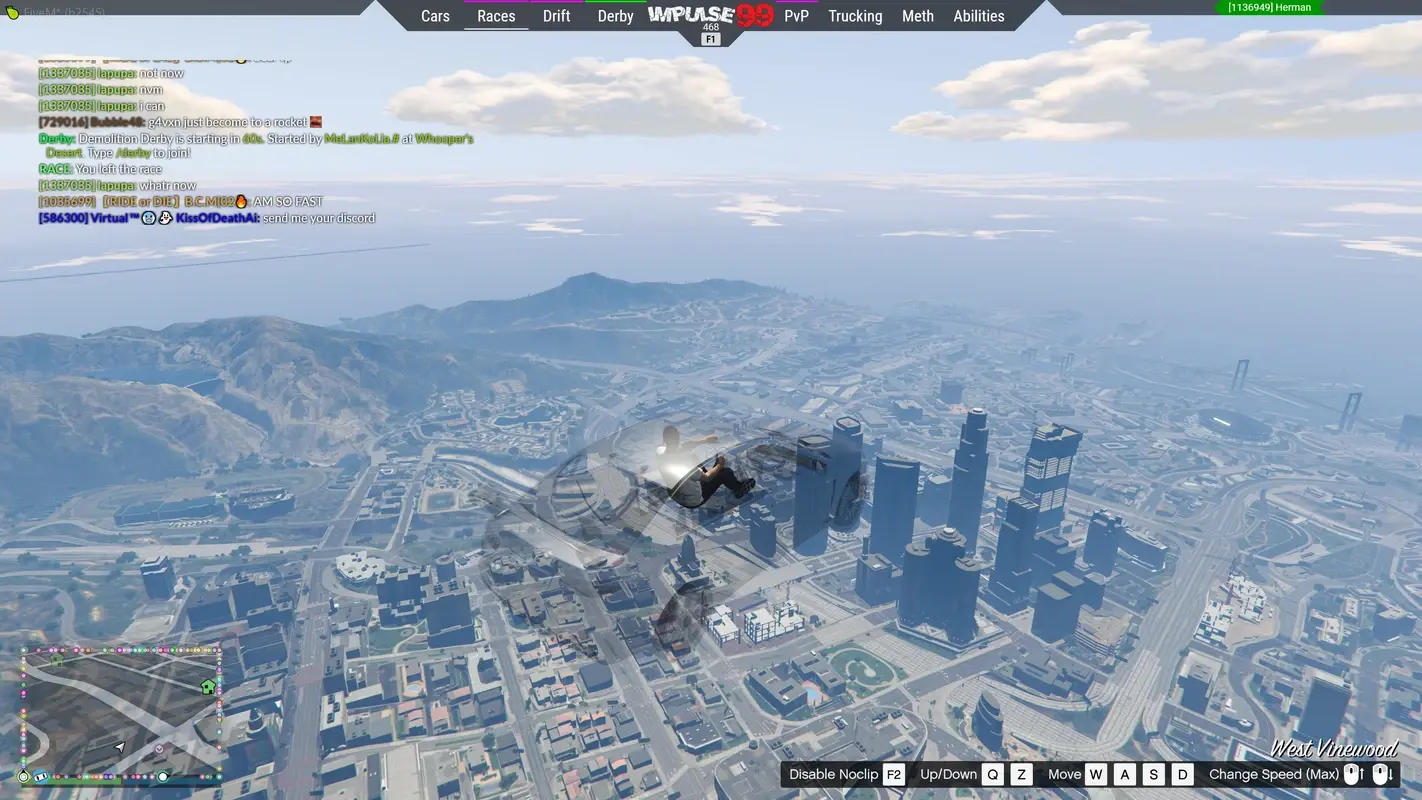Screen dimensions: 1422x800
Task: Switch to the Cars tab
Action: click(x=434, y=15)
